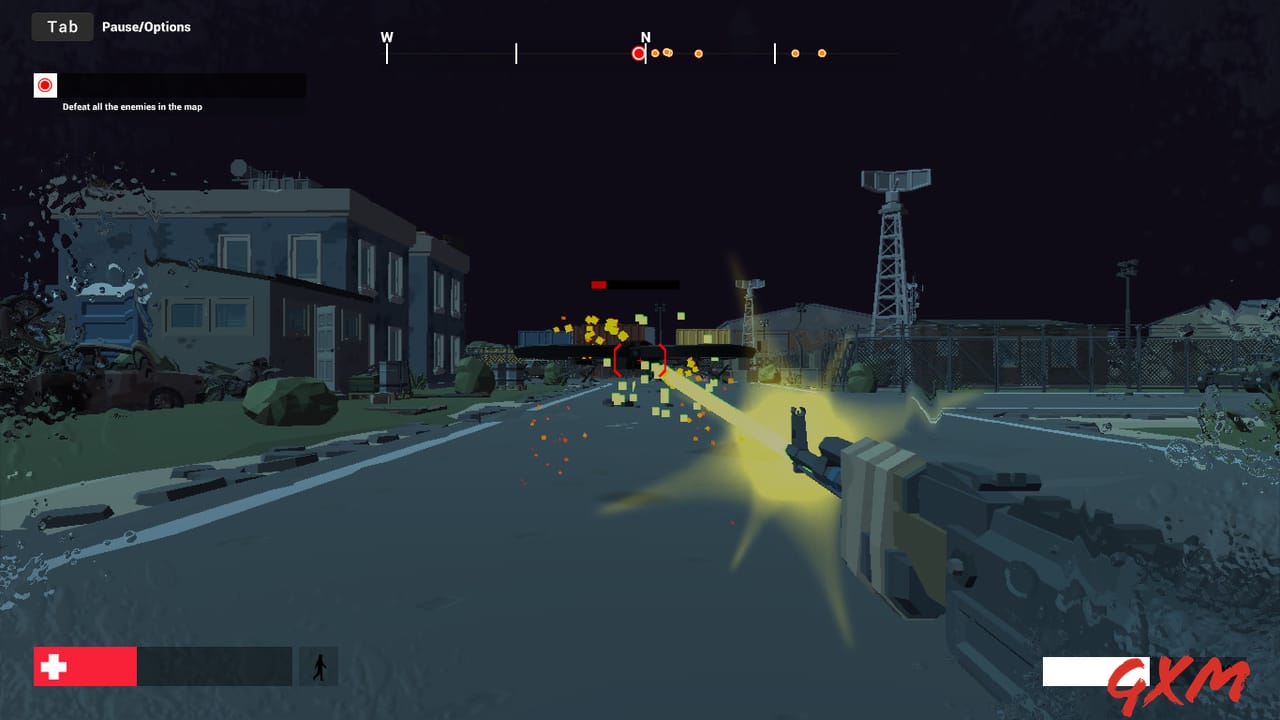The height and width of the screenshot is (720, 1280).
Task: Click the red objective marker icon
Action: point(45,85)
